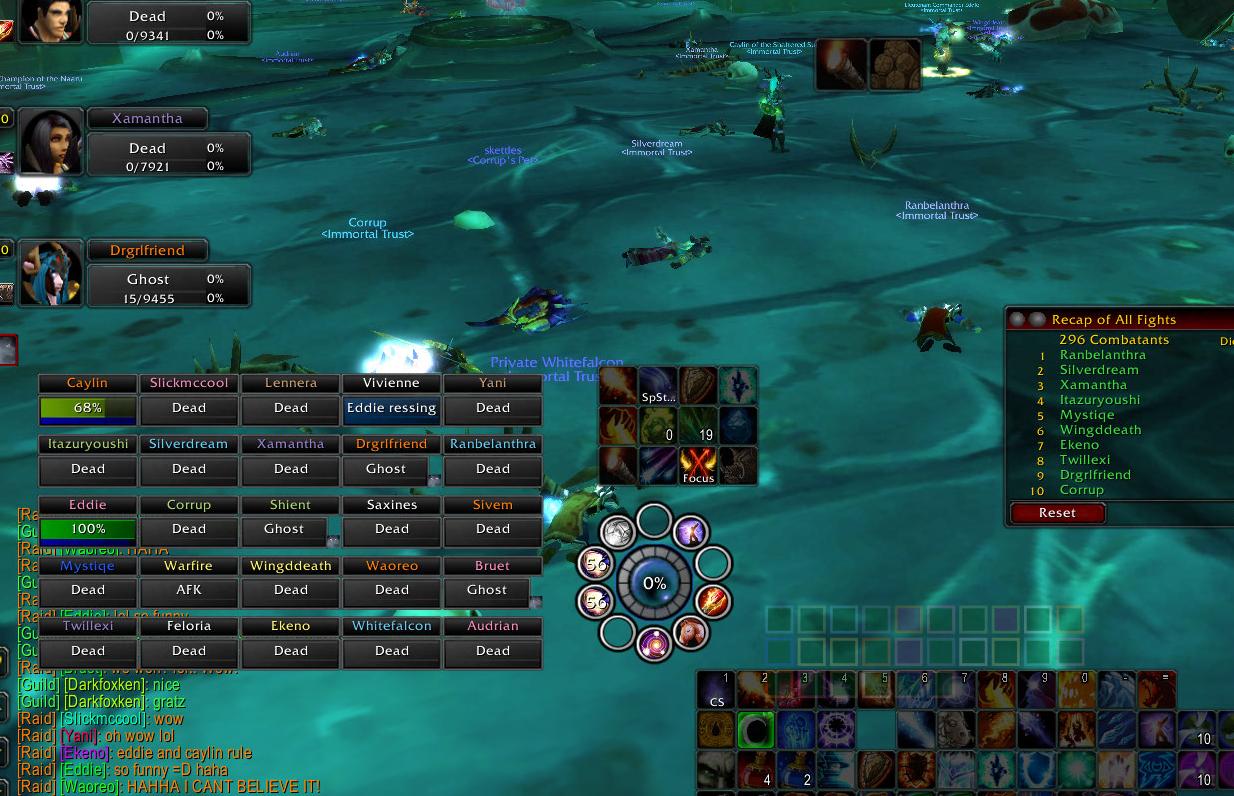Click the Reset button in recap window
This screenshot has height=796, width=1234.
(1057, 513)
